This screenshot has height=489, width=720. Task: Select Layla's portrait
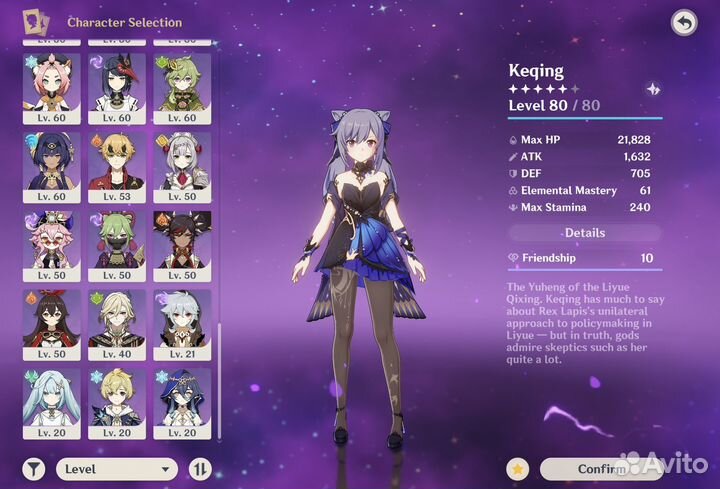pyautogui.click(x=181, y=403)
